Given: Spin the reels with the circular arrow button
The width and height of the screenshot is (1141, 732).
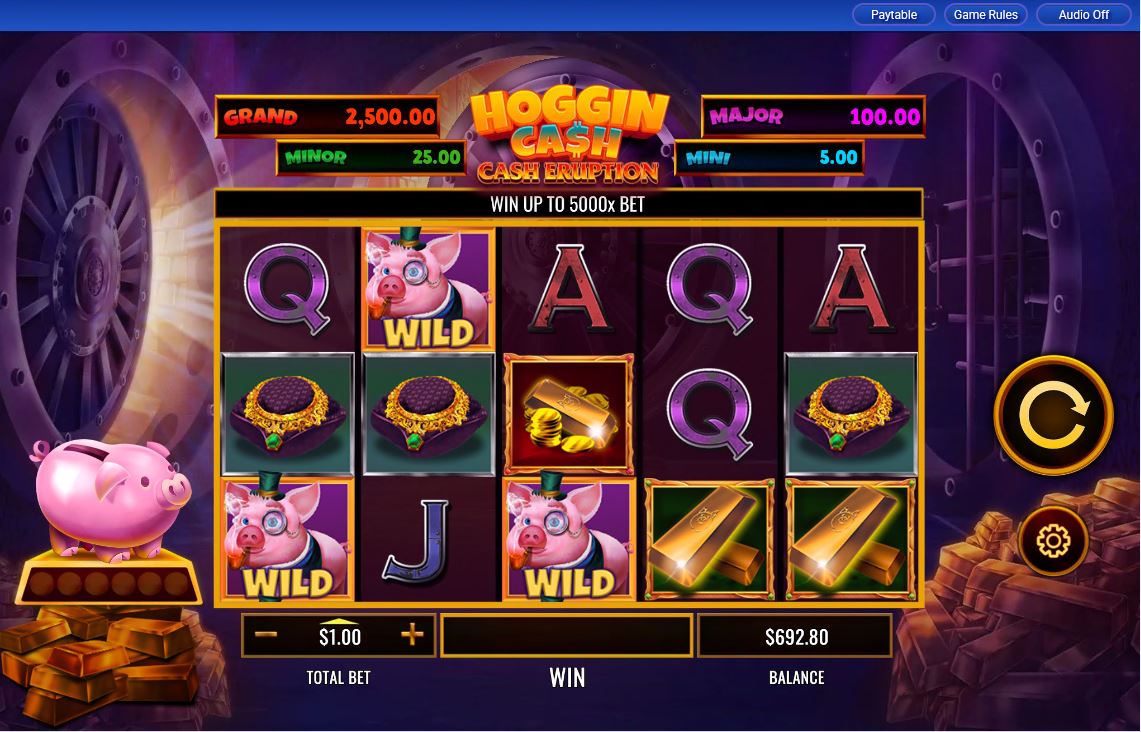Looking at the screenshot, I should (x=1053, y=414).
